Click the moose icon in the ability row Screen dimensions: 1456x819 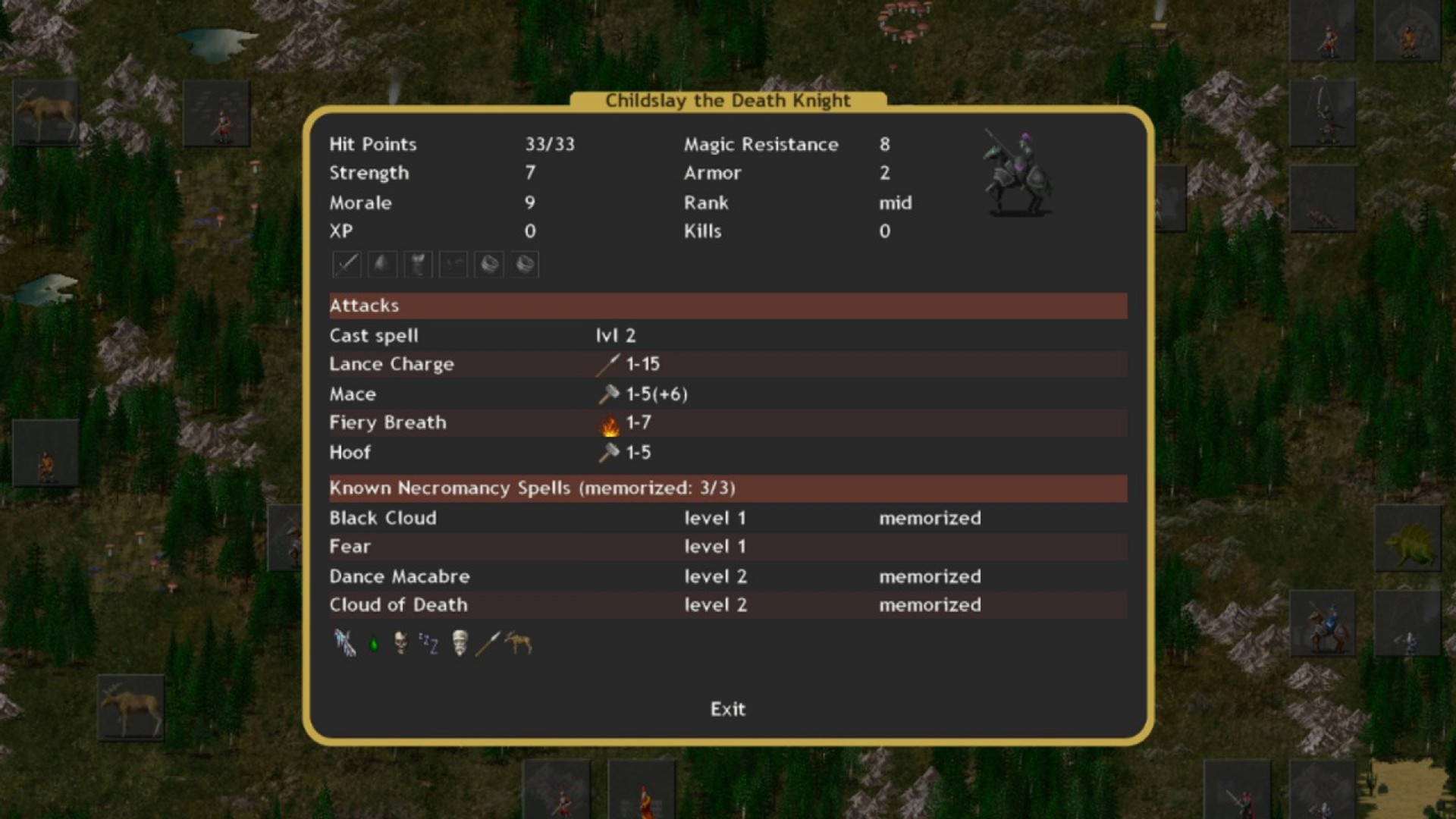pos(516,643)
